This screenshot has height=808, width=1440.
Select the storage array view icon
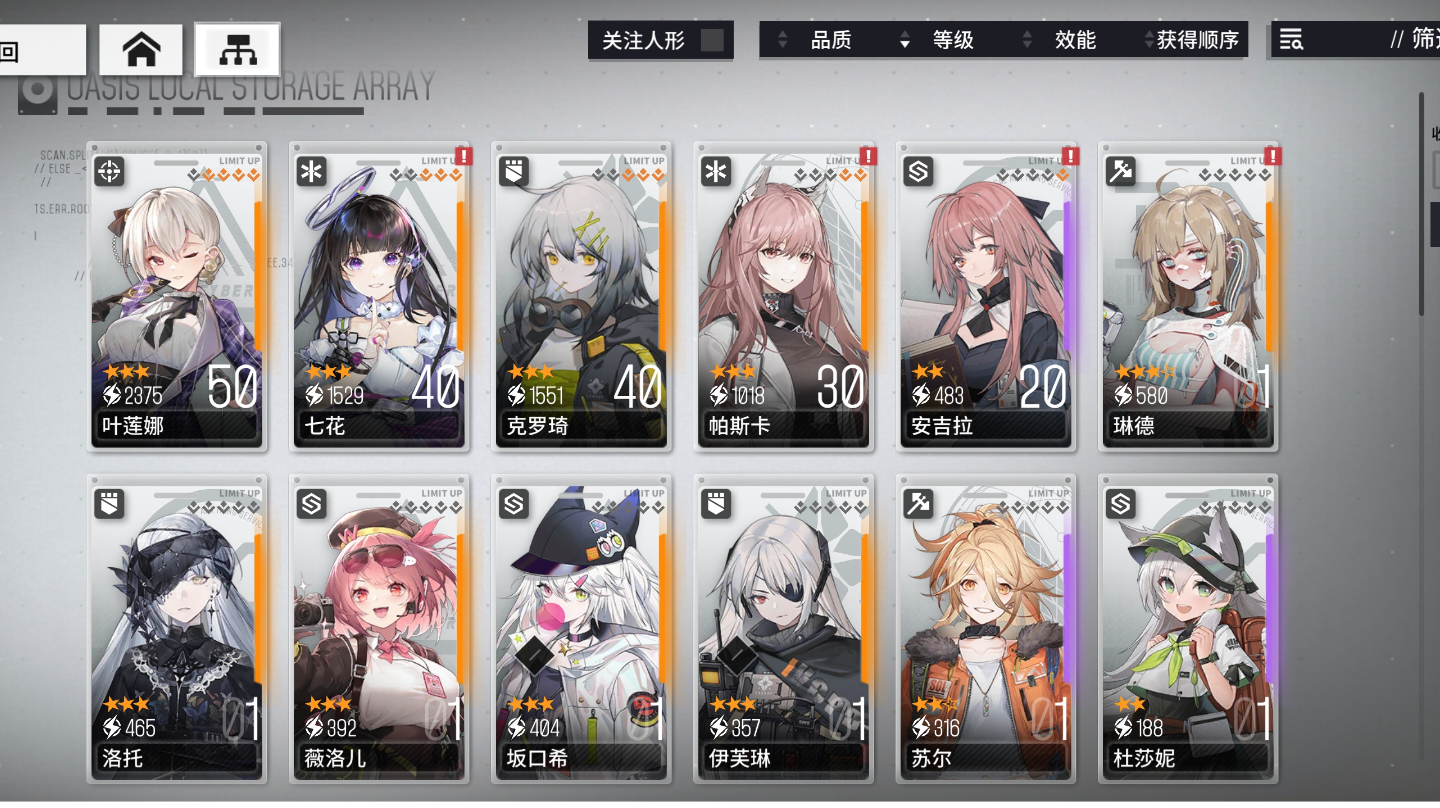[237, 48]
